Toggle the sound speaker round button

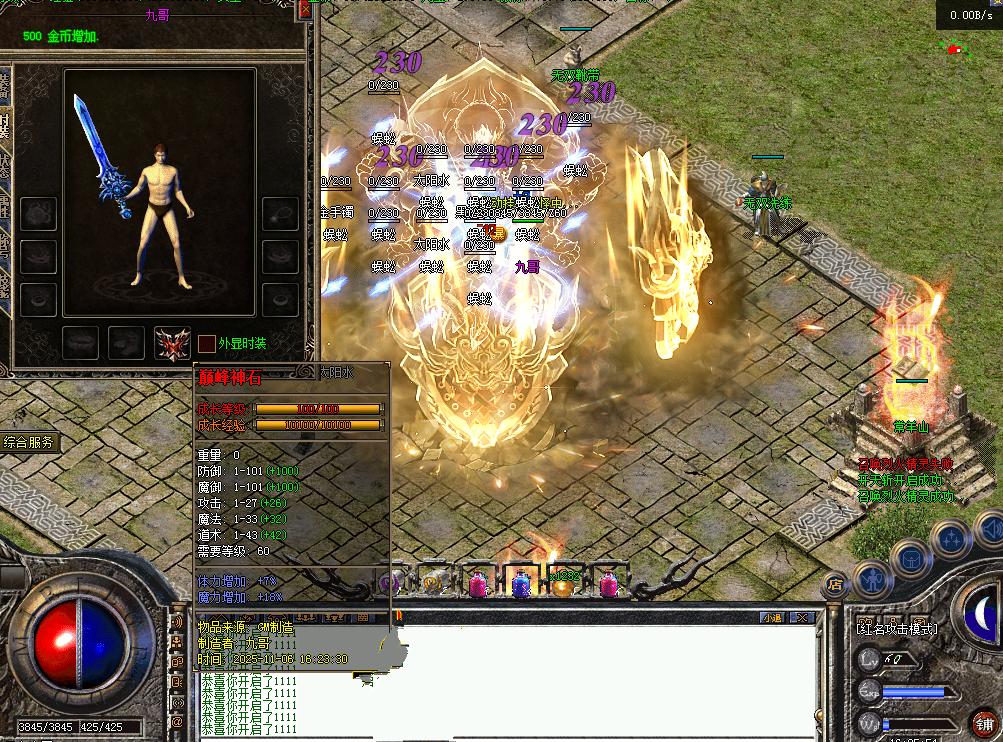[x=986, y=526]
